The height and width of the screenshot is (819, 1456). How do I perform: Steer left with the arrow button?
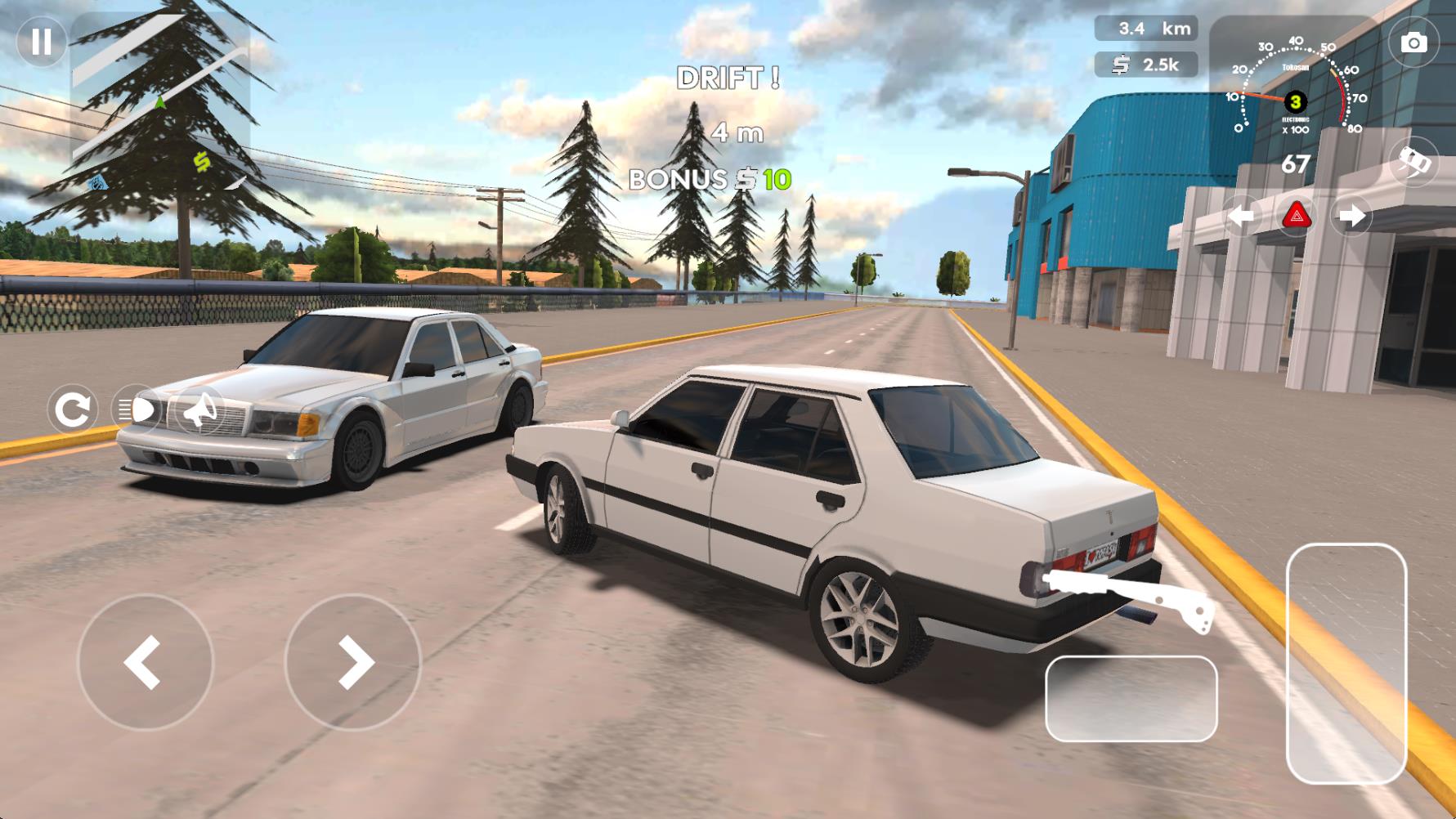click(145, 662)
